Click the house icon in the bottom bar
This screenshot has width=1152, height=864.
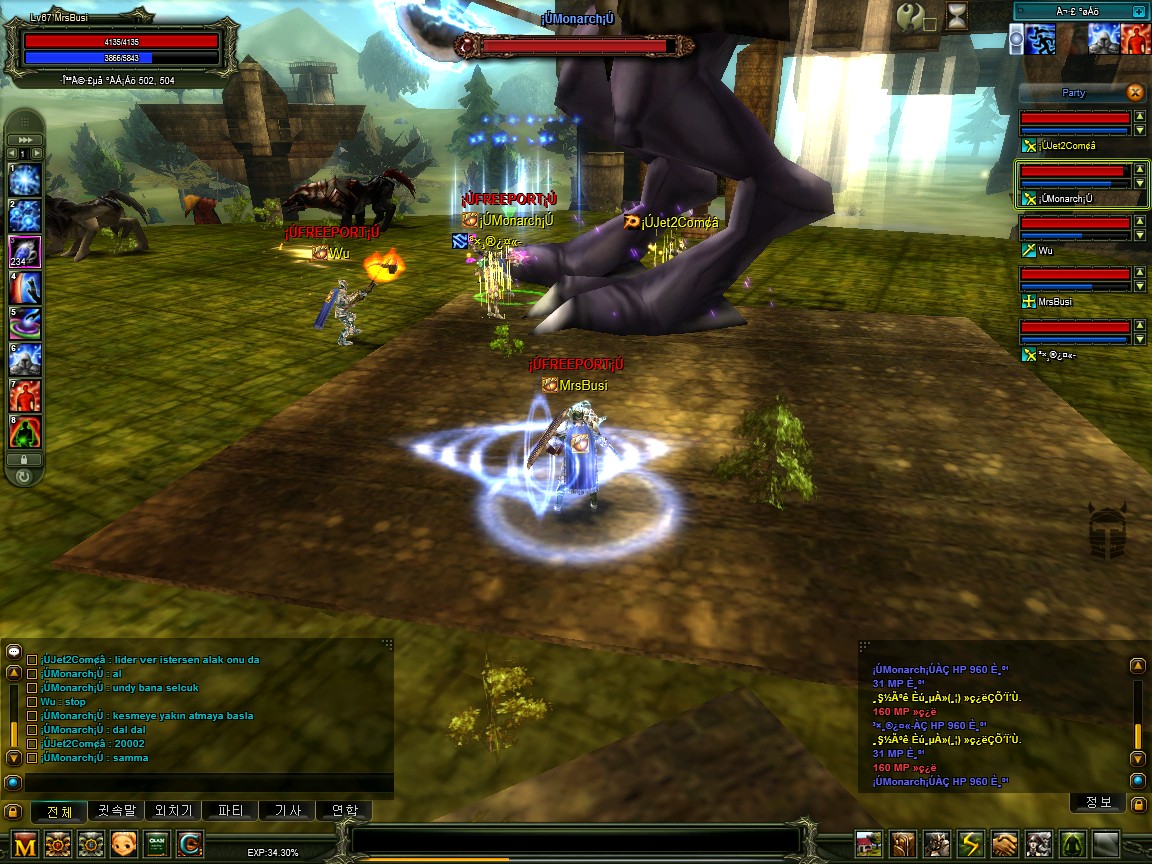pos(869,844)
